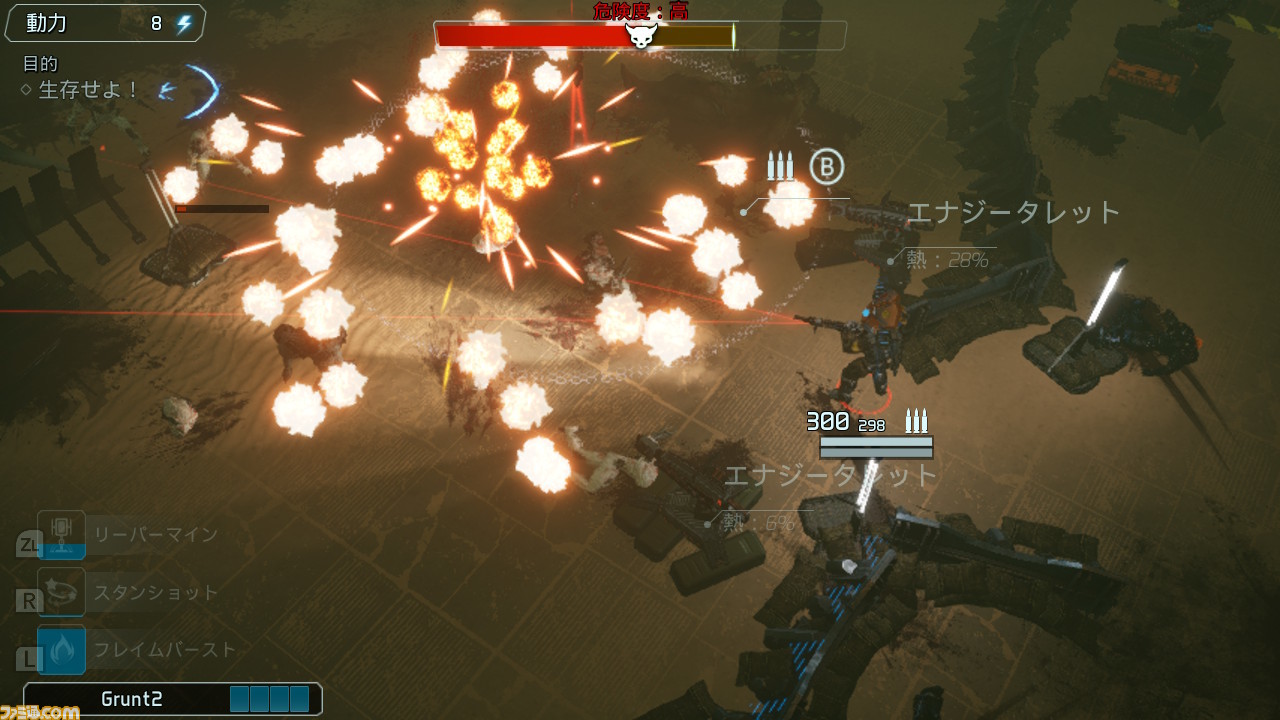The width and height of the screenshot is (1280, 720).
Task: Activate the リーパーマイン (Reaper Mine) ability icon
Action: point(61,535)
